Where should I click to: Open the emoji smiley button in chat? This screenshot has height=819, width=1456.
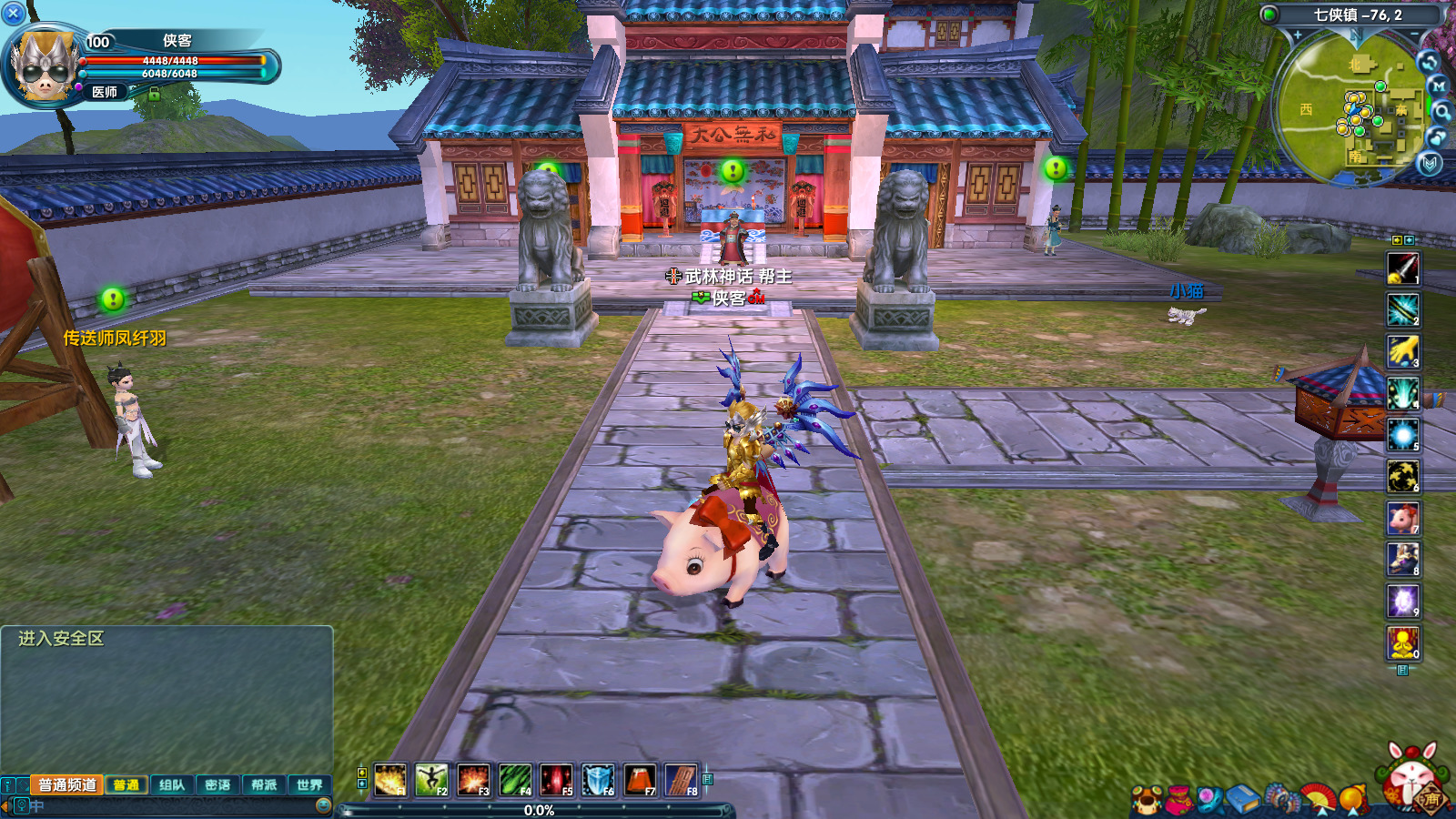click(x=323, y=805)
